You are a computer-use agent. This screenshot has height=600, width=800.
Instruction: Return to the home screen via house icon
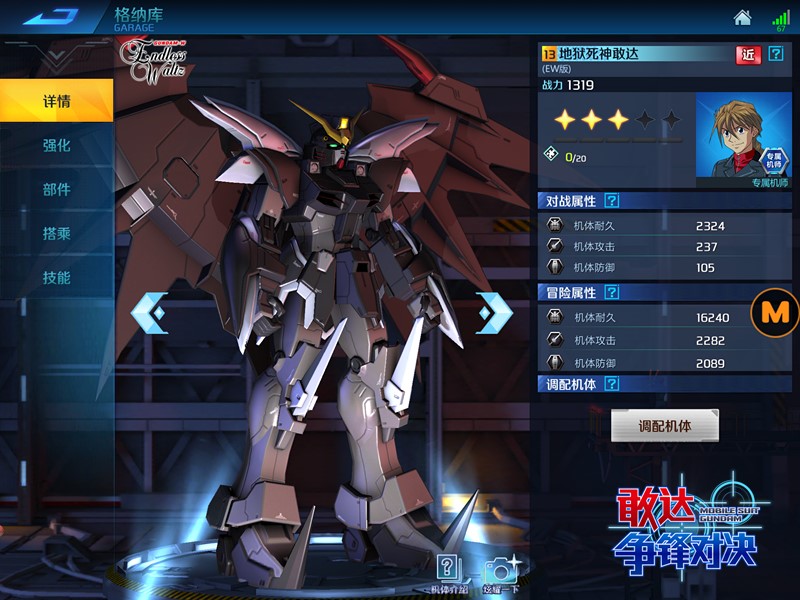coord(742,18)
